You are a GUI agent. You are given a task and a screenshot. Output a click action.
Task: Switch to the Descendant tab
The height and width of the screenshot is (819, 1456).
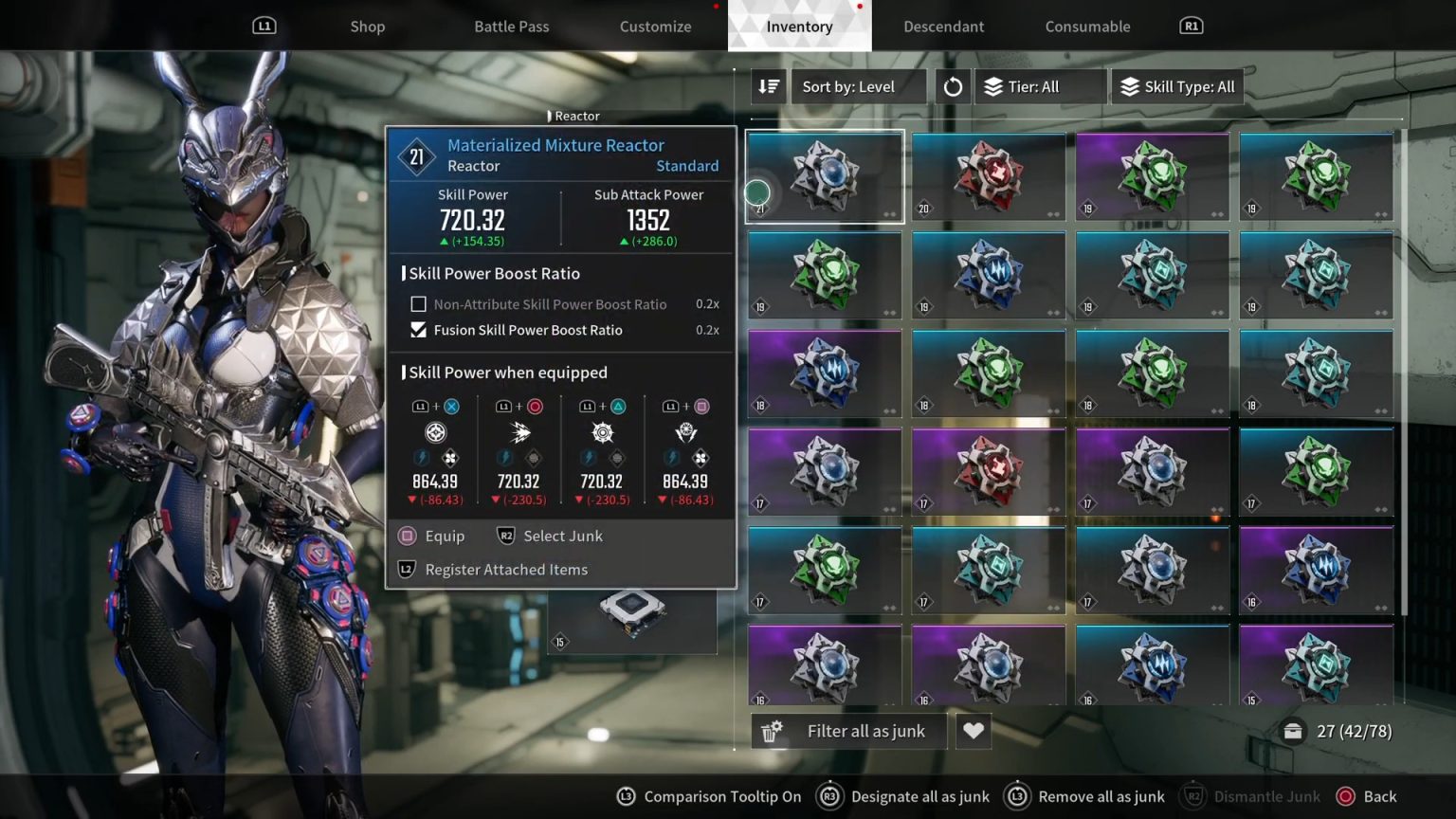(943, 26)
